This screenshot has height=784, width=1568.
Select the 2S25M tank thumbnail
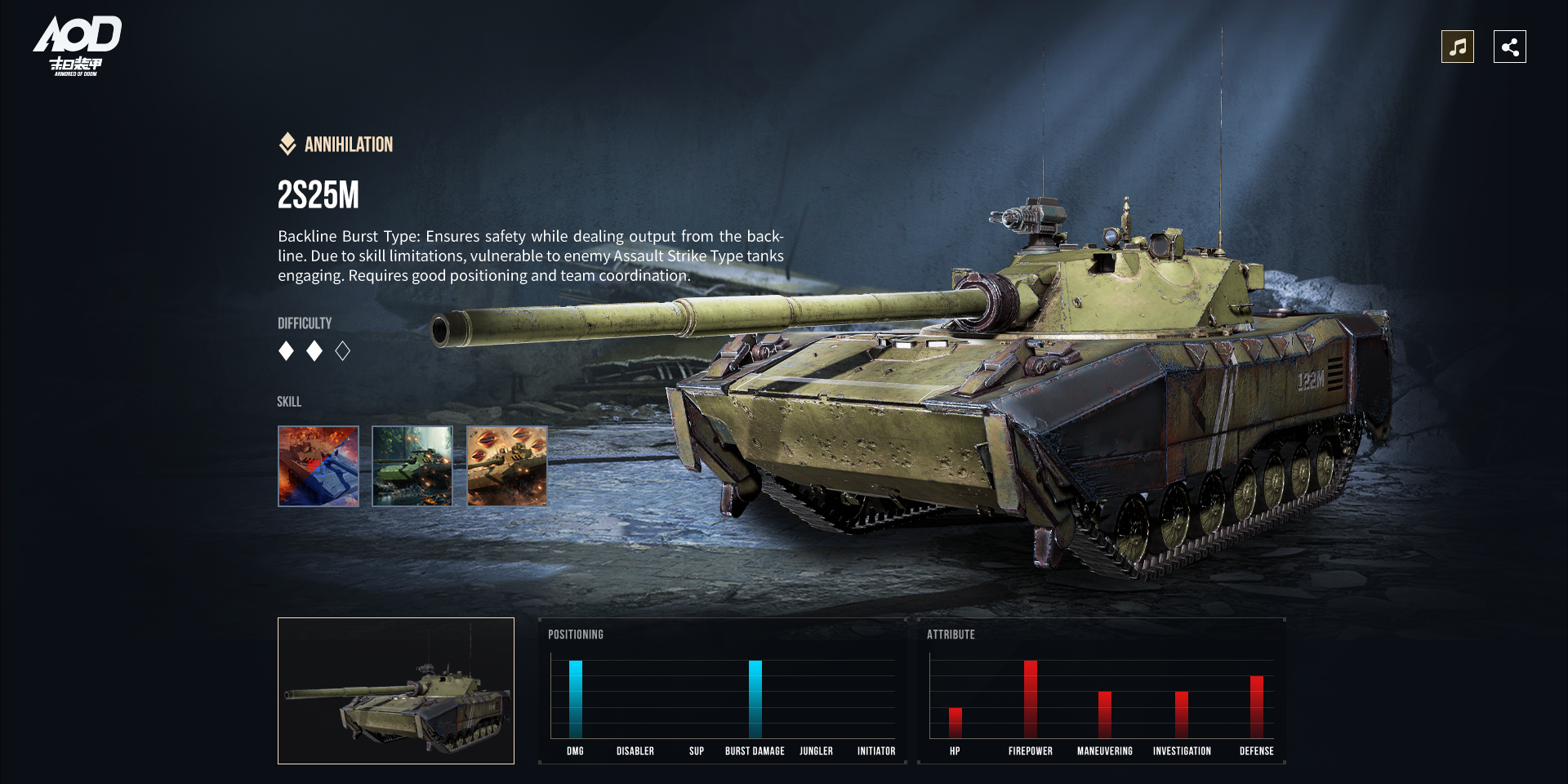pyautogui.click(x=396, y=691)
